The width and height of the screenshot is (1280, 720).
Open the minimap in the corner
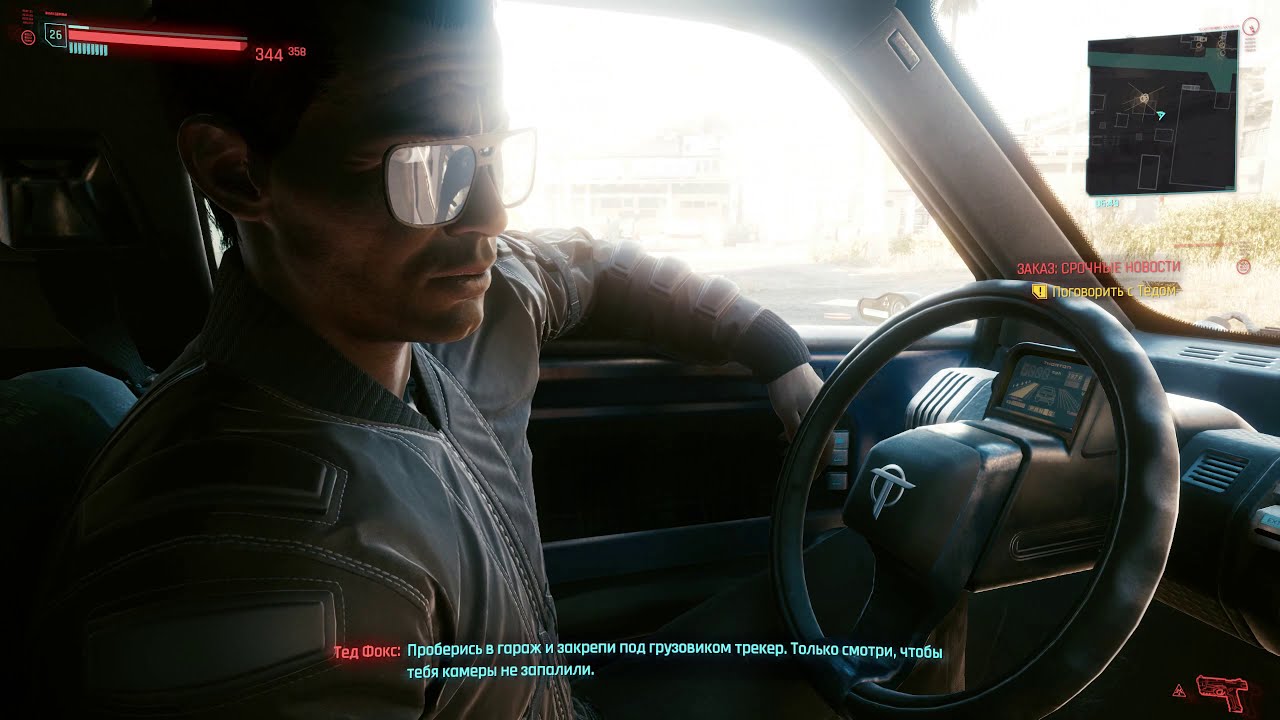coord(1161,112)
